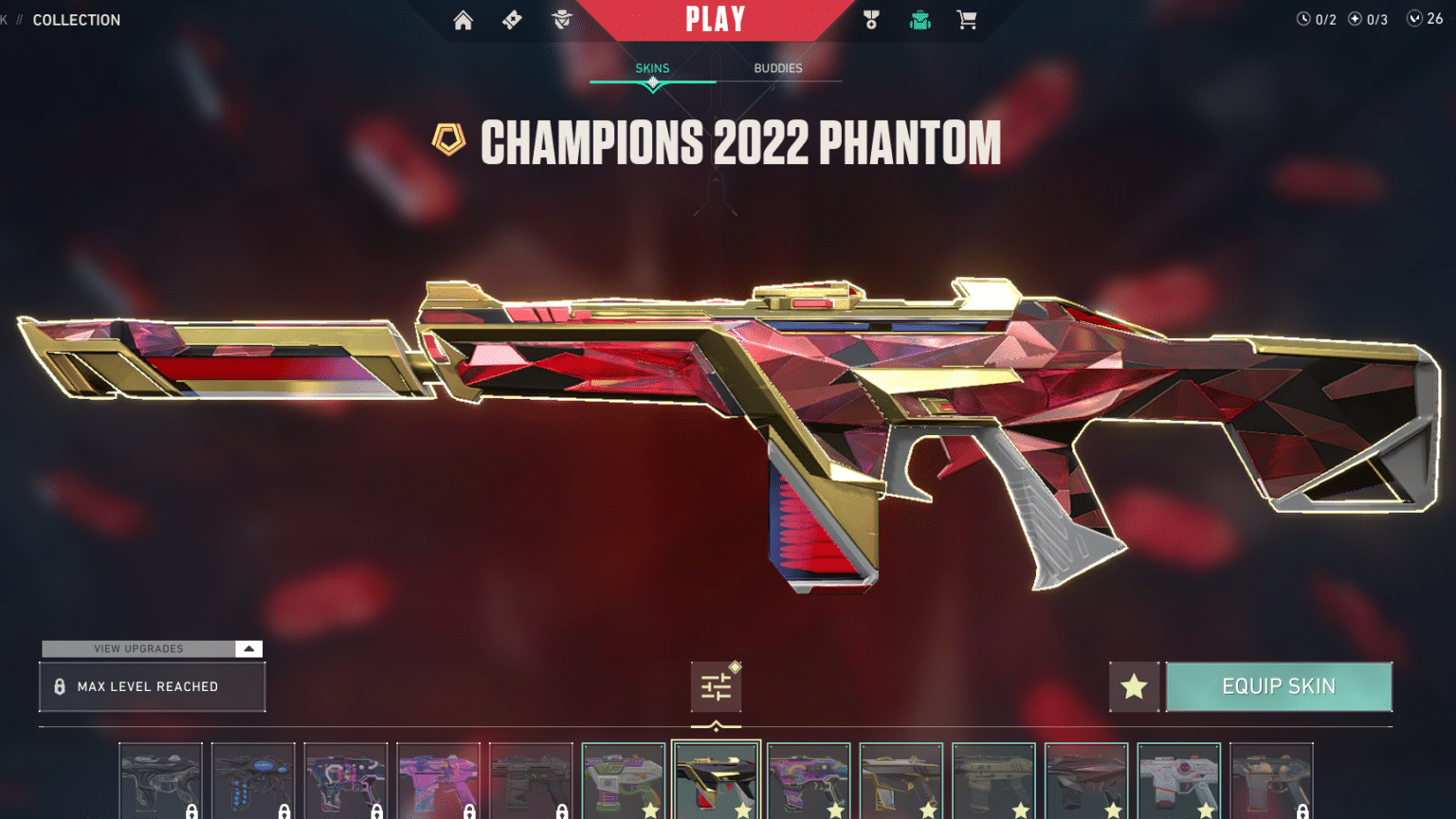The width and height of the screenshot is (1456, 819).
Task: Click the lock icon on Max Level Reached
Action: pos(60,685)
